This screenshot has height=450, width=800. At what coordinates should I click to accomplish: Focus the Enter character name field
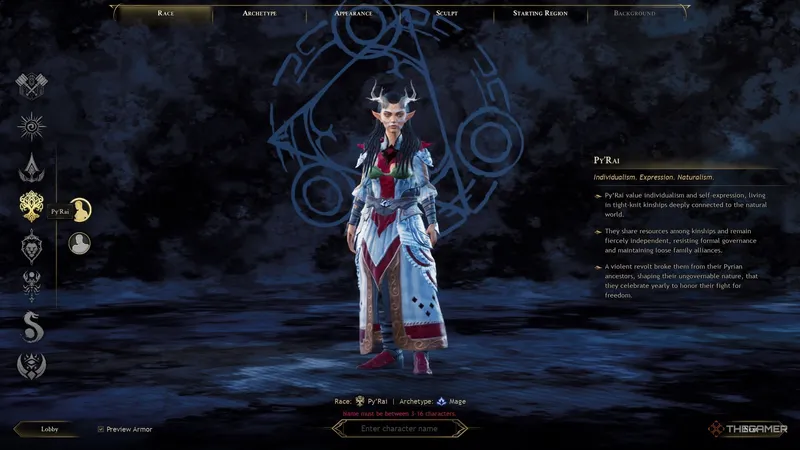click(x=400, y=428)
